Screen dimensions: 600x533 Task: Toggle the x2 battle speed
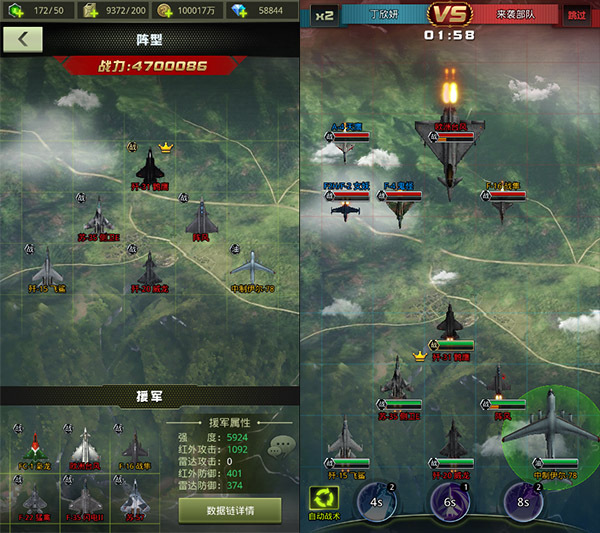324,15
